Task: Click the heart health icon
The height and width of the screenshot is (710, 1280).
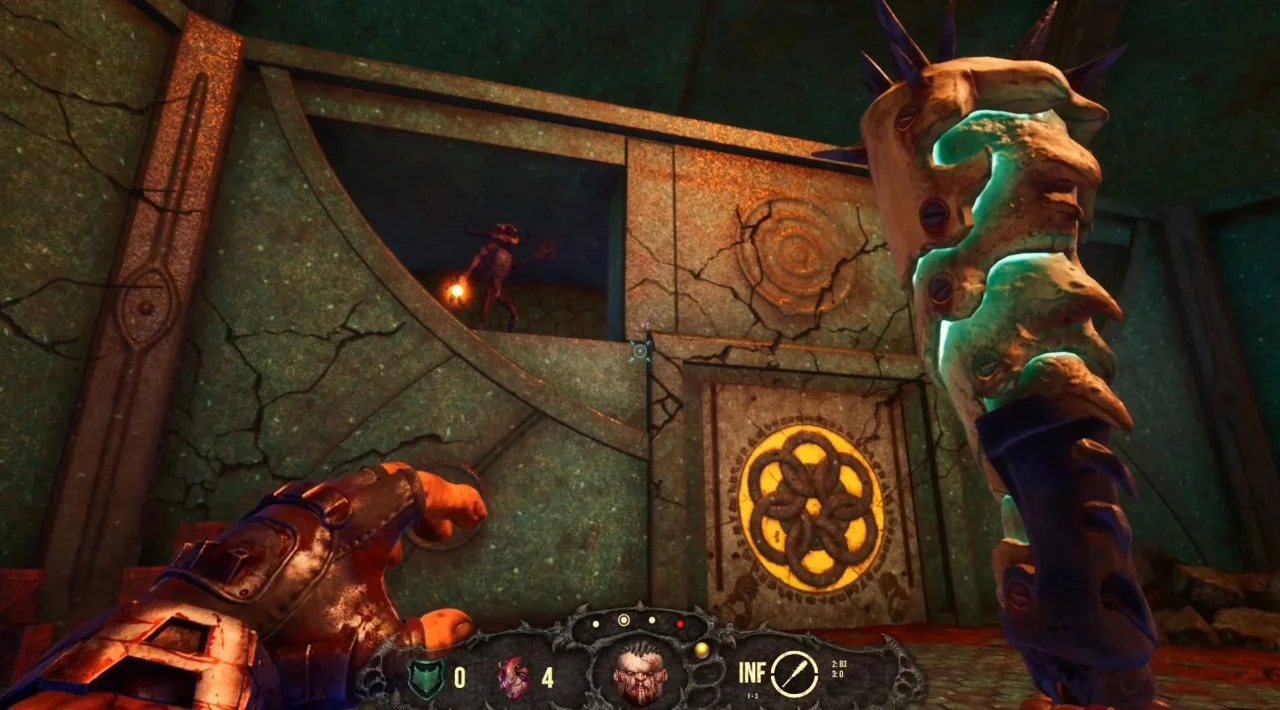Action: [x=513, y=677]
